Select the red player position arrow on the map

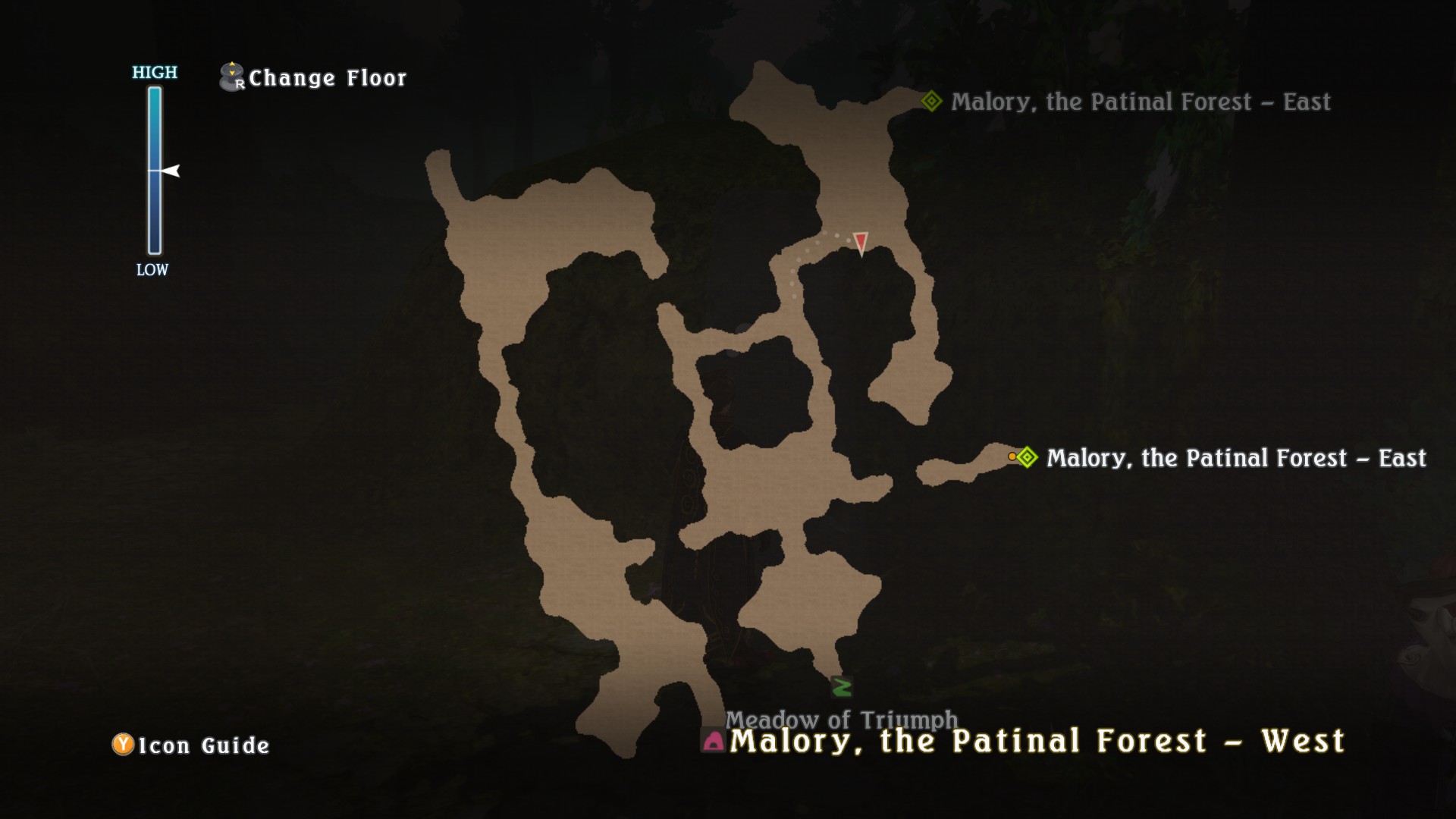[862, 243]
